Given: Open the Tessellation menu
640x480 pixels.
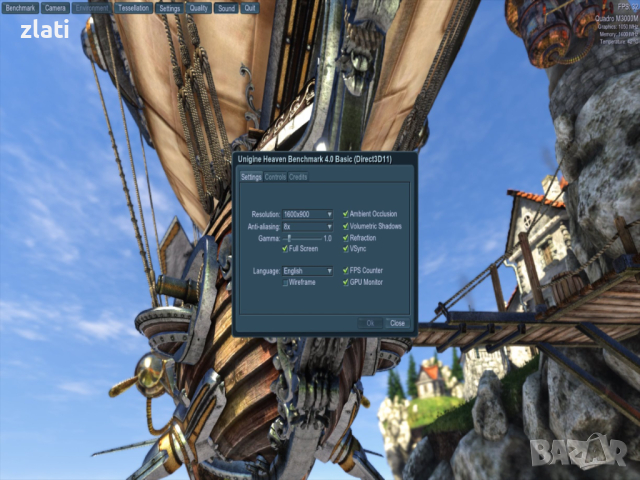Looking at the screenshot, I should point(133,7).
